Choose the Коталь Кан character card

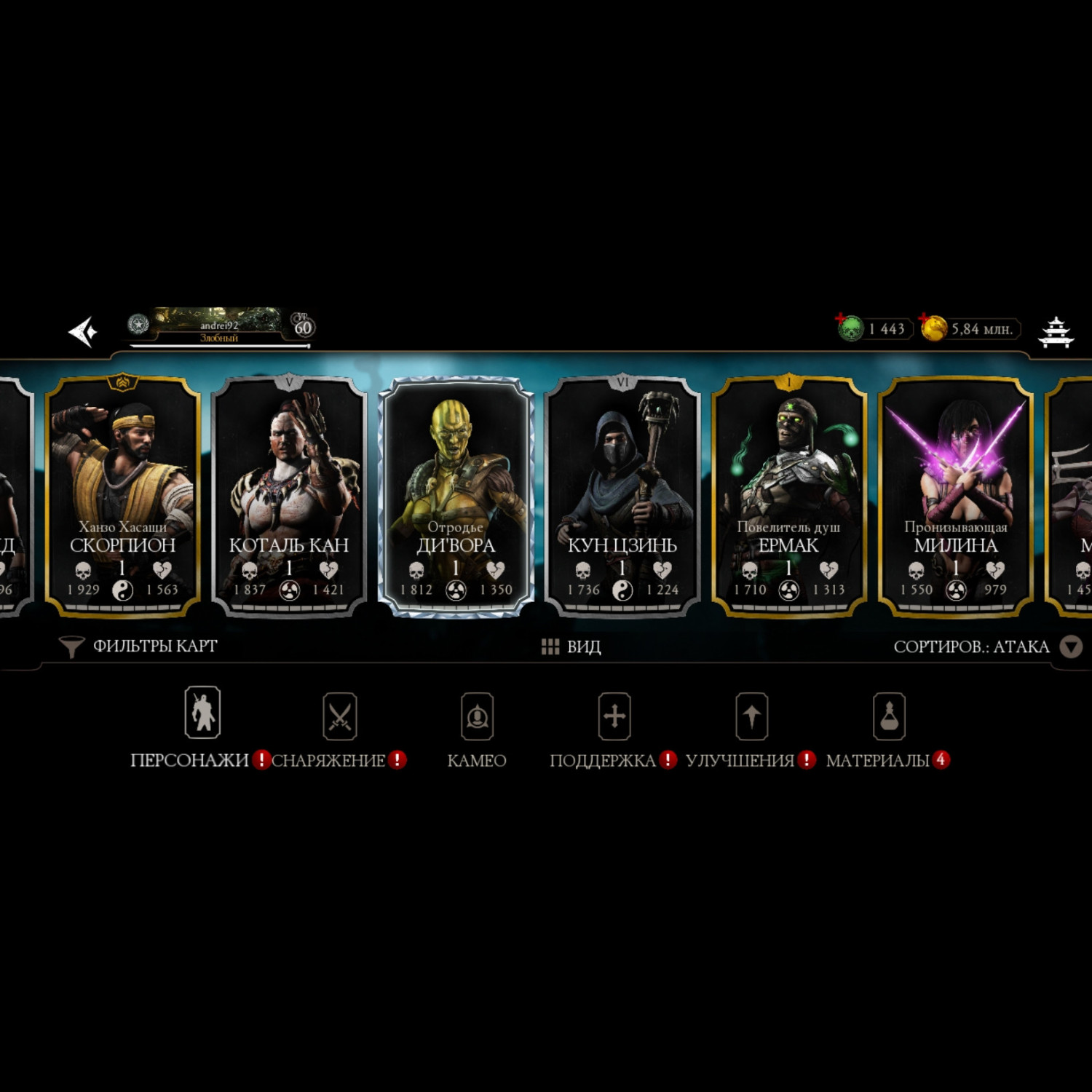point(289,495)
